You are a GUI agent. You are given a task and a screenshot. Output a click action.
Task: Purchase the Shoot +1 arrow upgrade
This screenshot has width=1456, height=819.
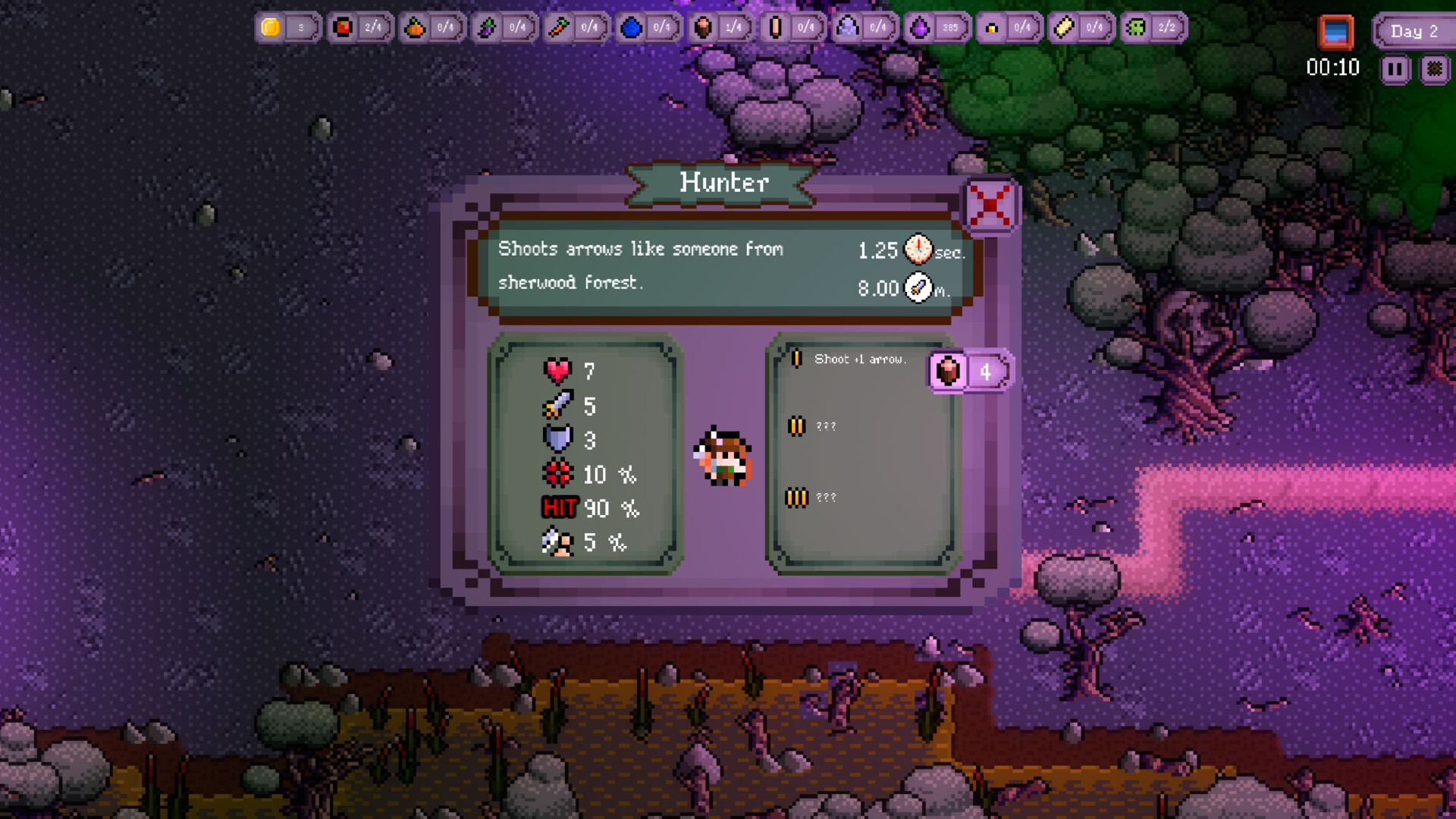tap(861, 359)
